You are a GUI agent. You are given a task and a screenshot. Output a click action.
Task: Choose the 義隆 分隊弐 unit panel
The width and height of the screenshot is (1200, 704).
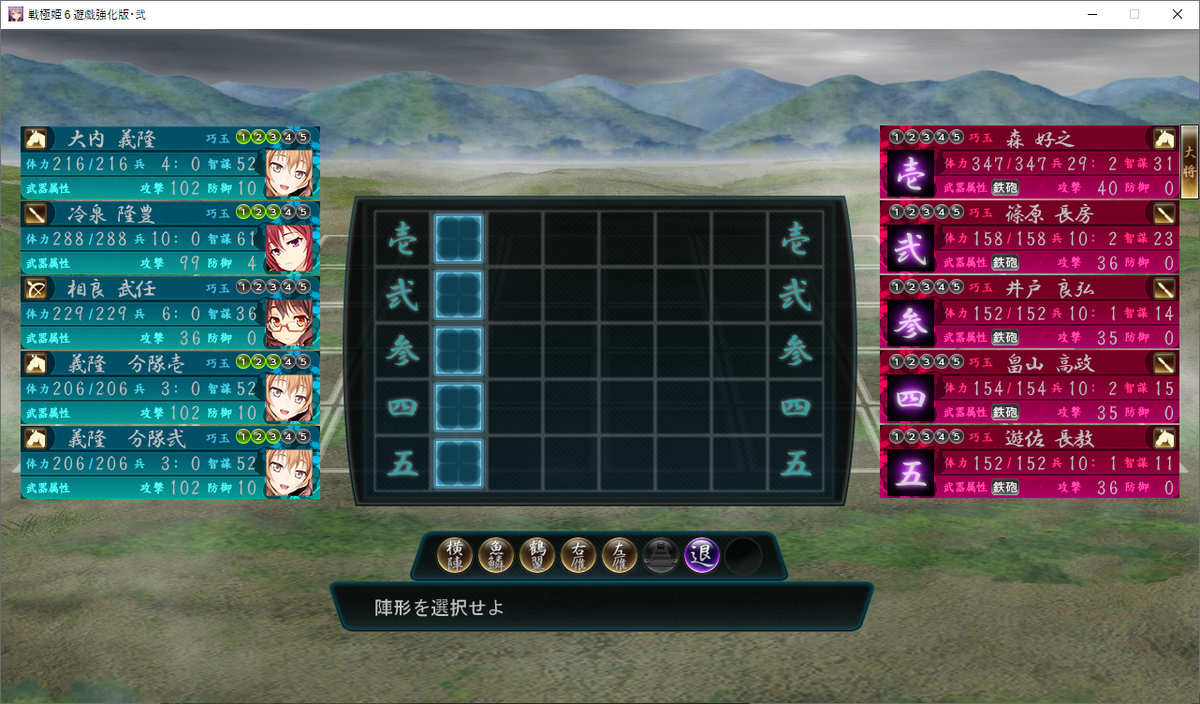[x=170, y=462]
